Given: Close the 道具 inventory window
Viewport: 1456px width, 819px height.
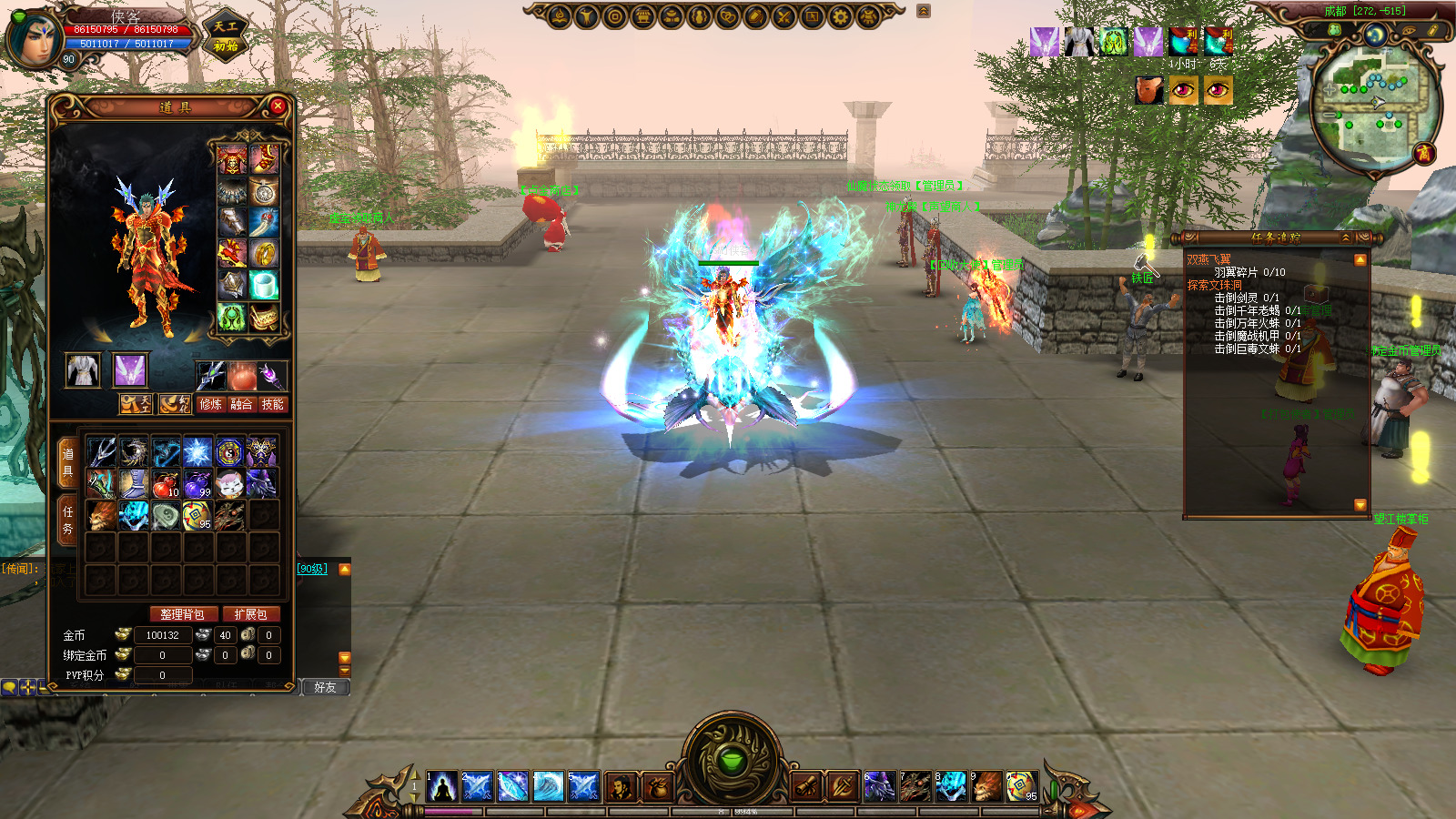Looking at the screenshot, I should pyautogui.click(x=278, y=106).
